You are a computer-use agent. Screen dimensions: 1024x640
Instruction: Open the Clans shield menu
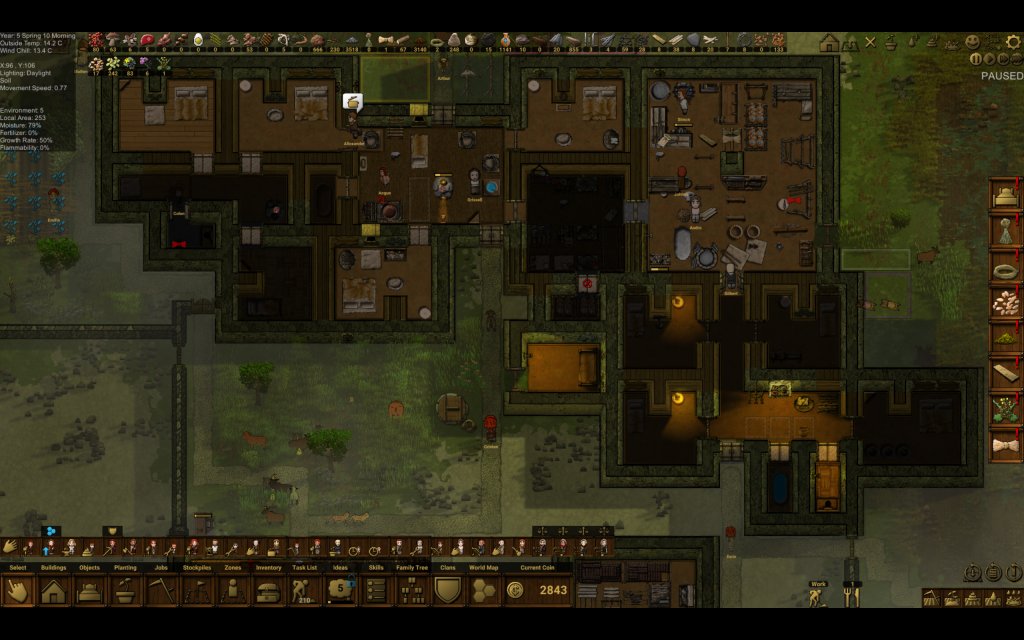(x=447, y=590)
